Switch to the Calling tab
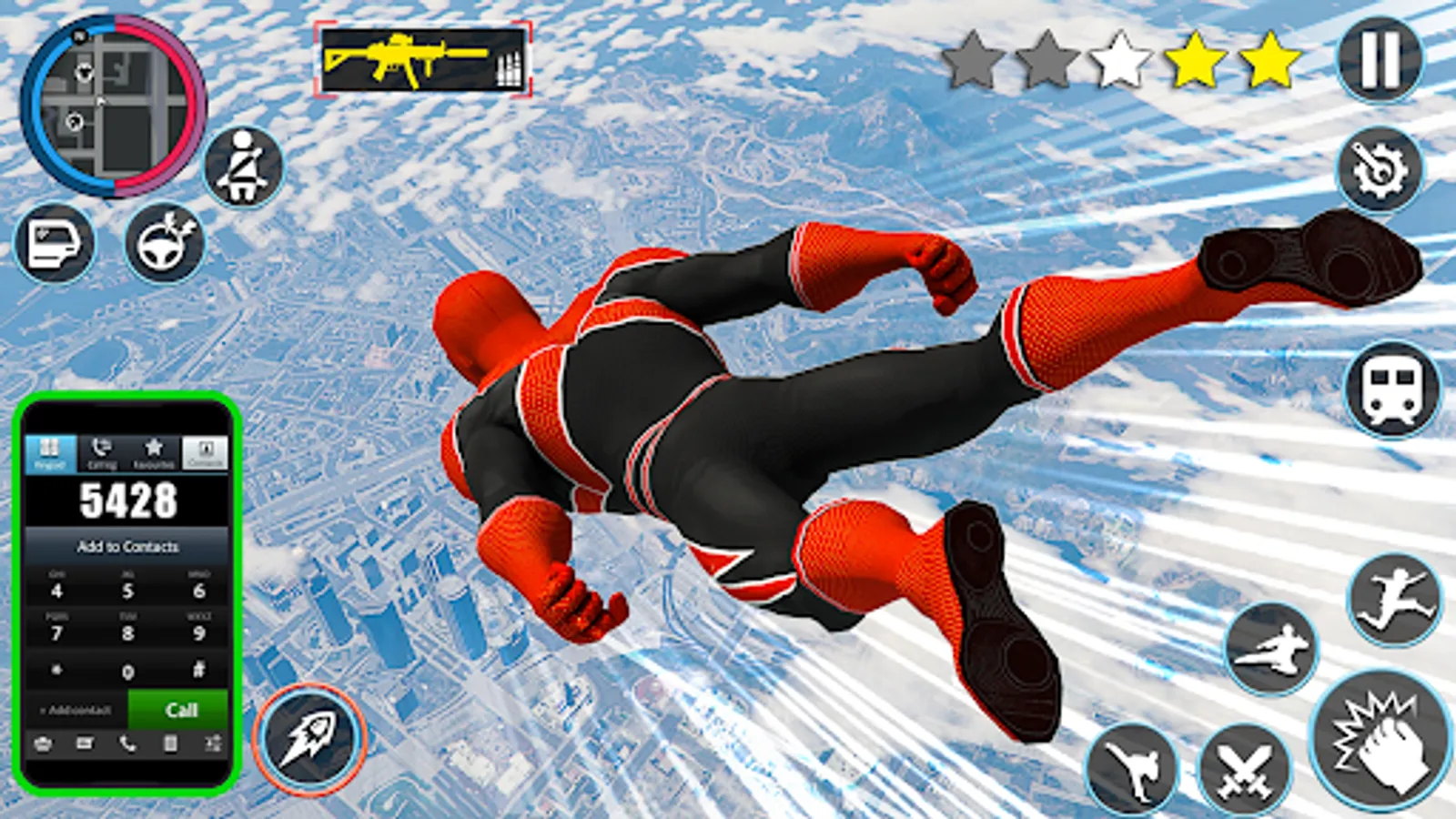Viewport: 1456px width, 819px height. [x=100, y=450]
